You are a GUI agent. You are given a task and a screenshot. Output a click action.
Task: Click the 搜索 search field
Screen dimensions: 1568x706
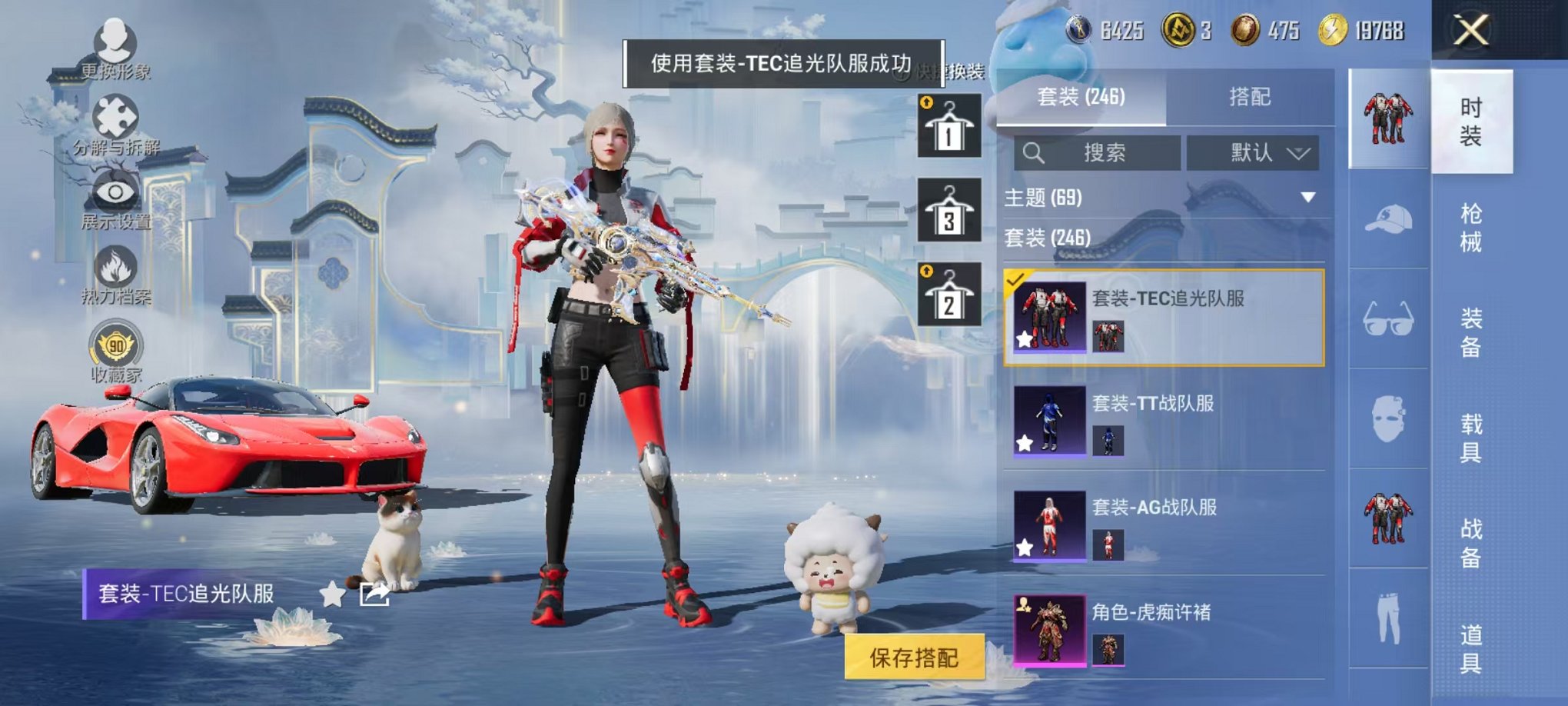click(1099, 152)
